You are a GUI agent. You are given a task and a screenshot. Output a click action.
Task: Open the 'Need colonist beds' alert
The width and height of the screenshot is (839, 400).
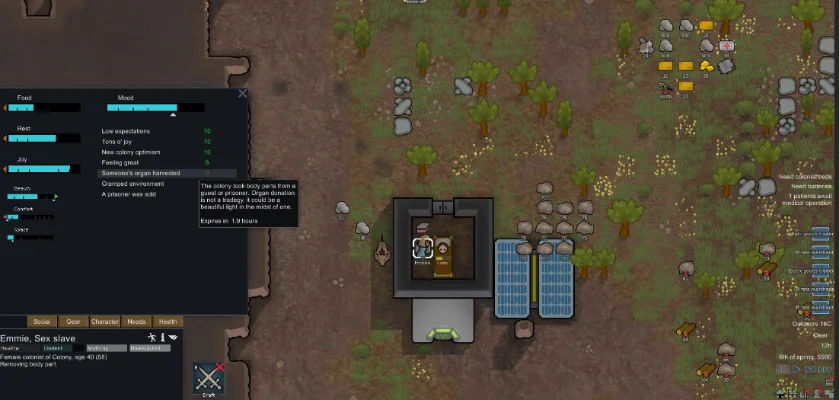pyautogui.click(x=810, y=177)
